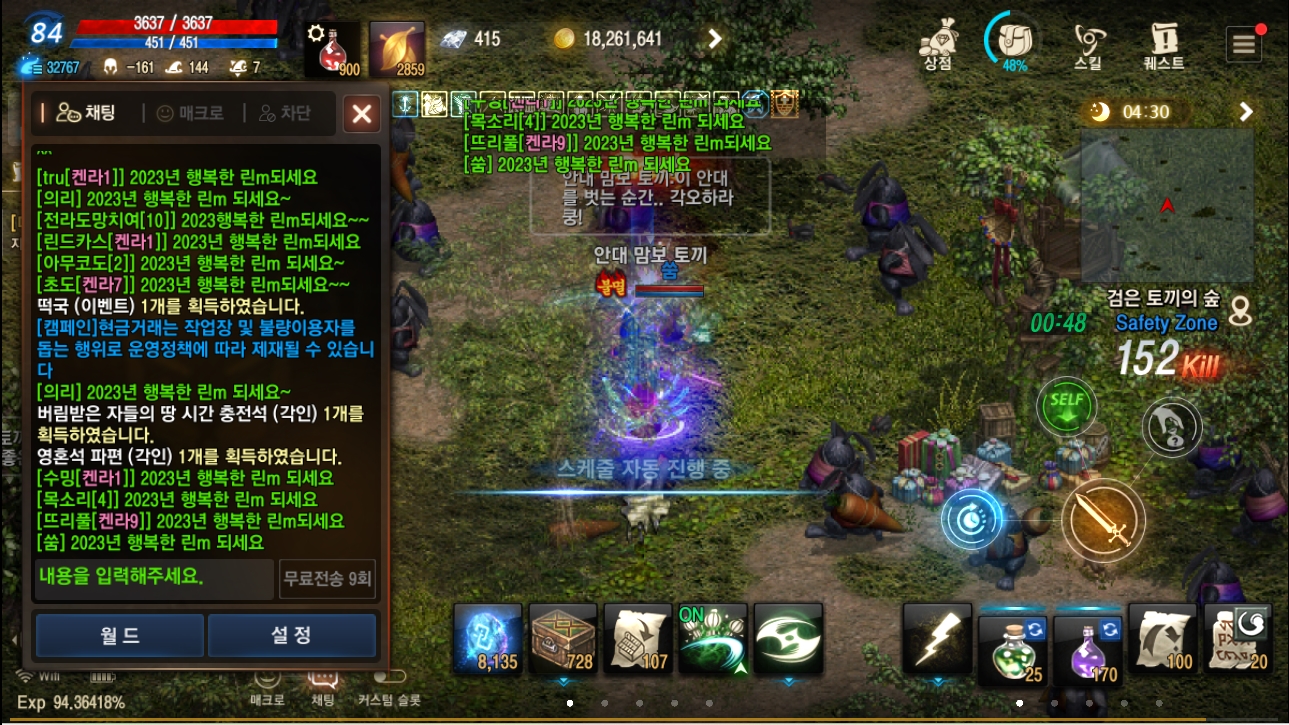Image resolution: width=1289 pixels, height=725 pixels.
Task: Activate the lightning bolt skill slot
Action: click(x=937, y=638)
